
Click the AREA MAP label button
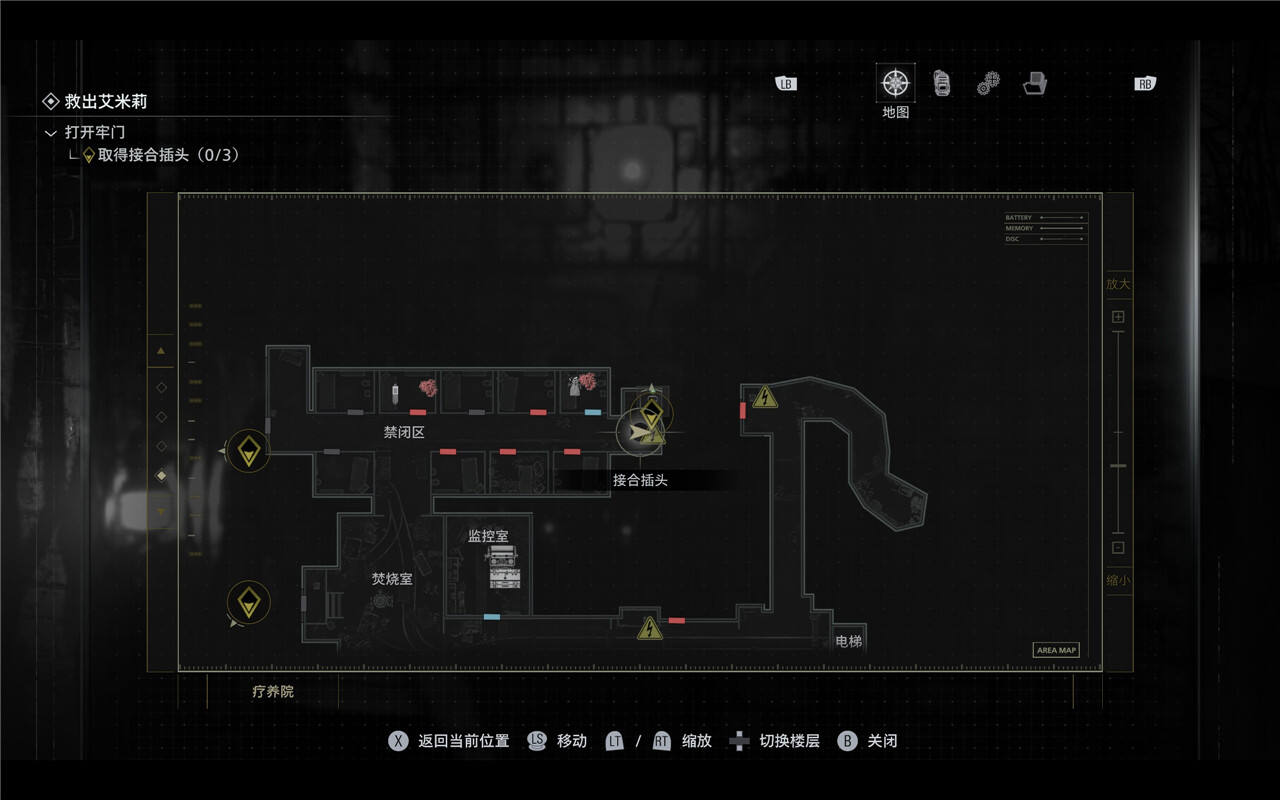click(x=1056, y=650)
